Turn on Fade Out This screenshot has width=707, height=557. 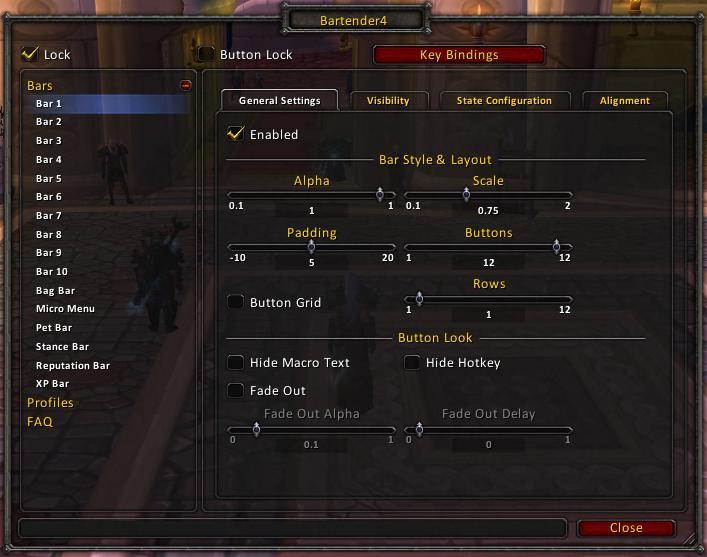236,390
